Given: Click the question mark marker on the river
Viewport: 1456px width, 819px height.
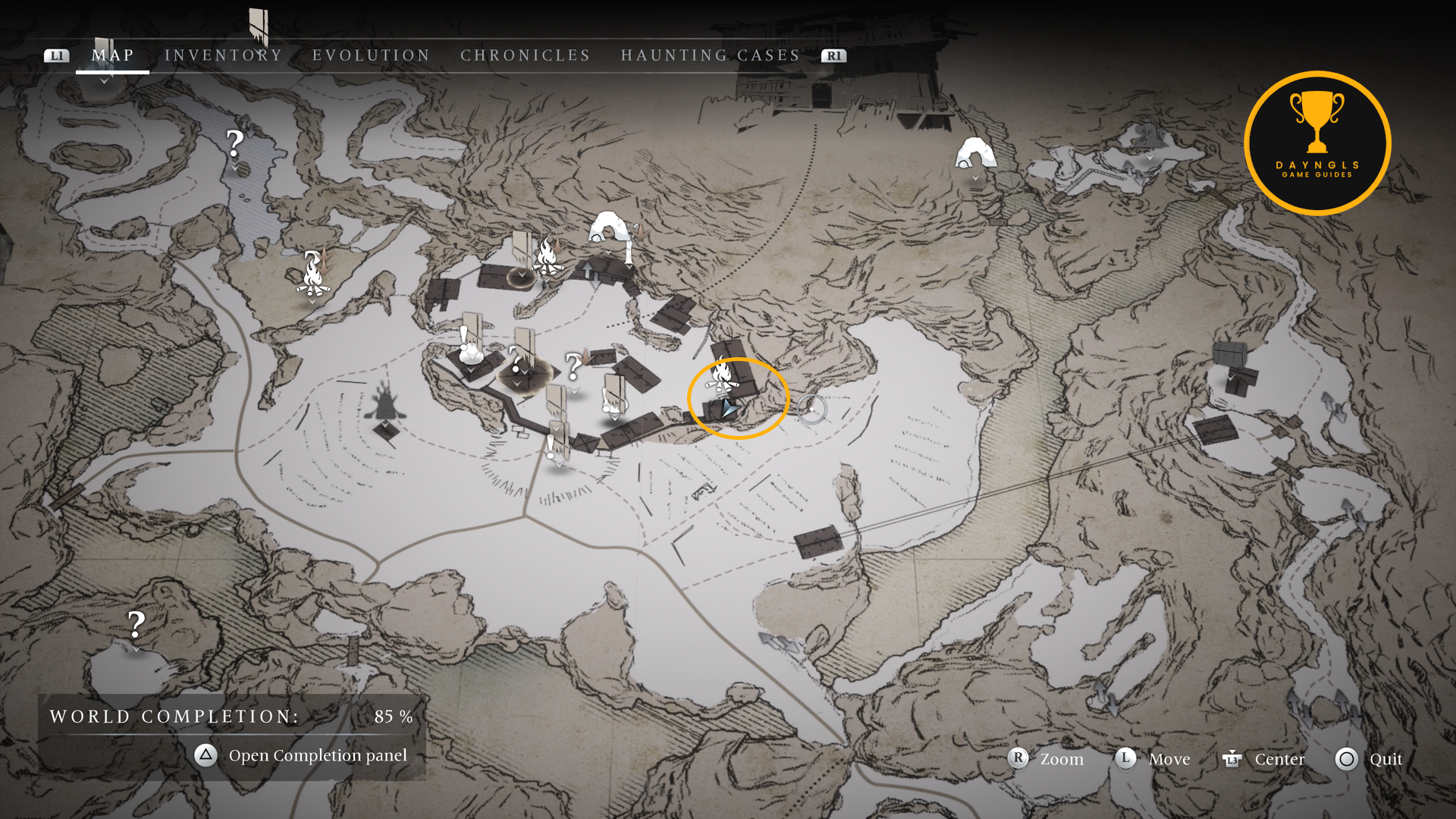Looking at the screenshot, I should (235, 143).
